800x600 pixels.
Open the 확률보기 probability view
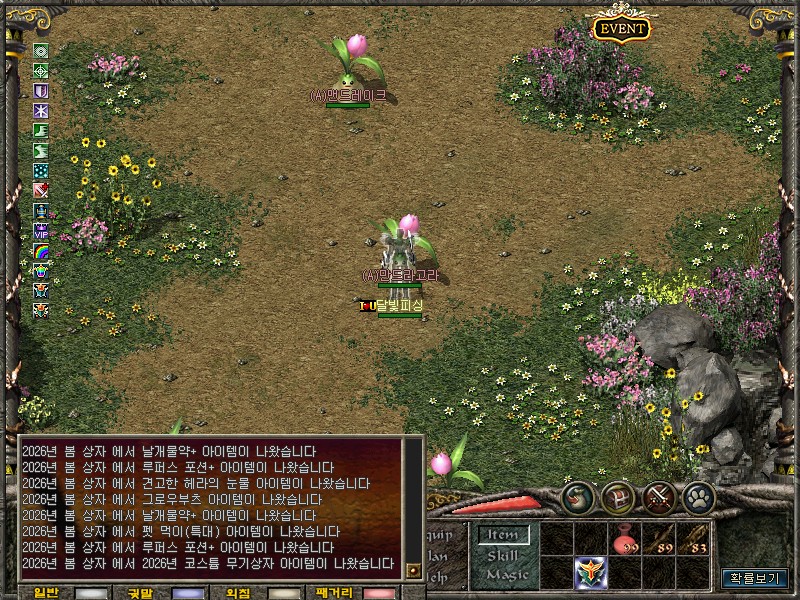pos(755,578)
